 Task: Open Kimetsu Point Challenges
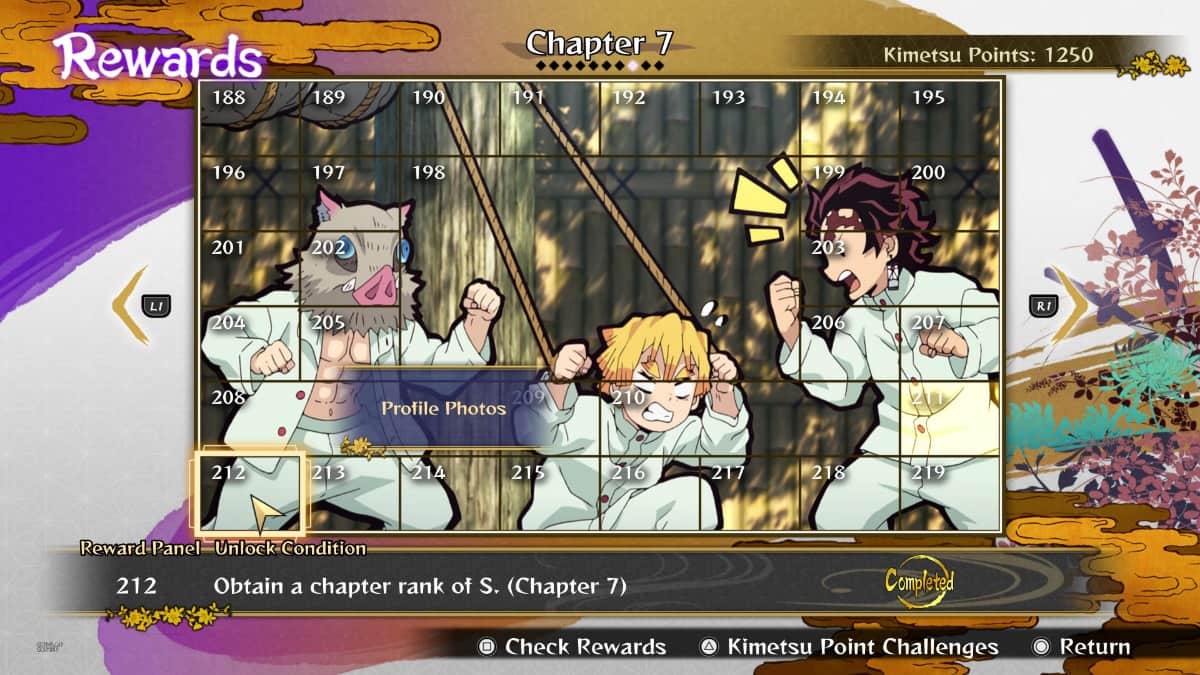[x=849, y=647]
